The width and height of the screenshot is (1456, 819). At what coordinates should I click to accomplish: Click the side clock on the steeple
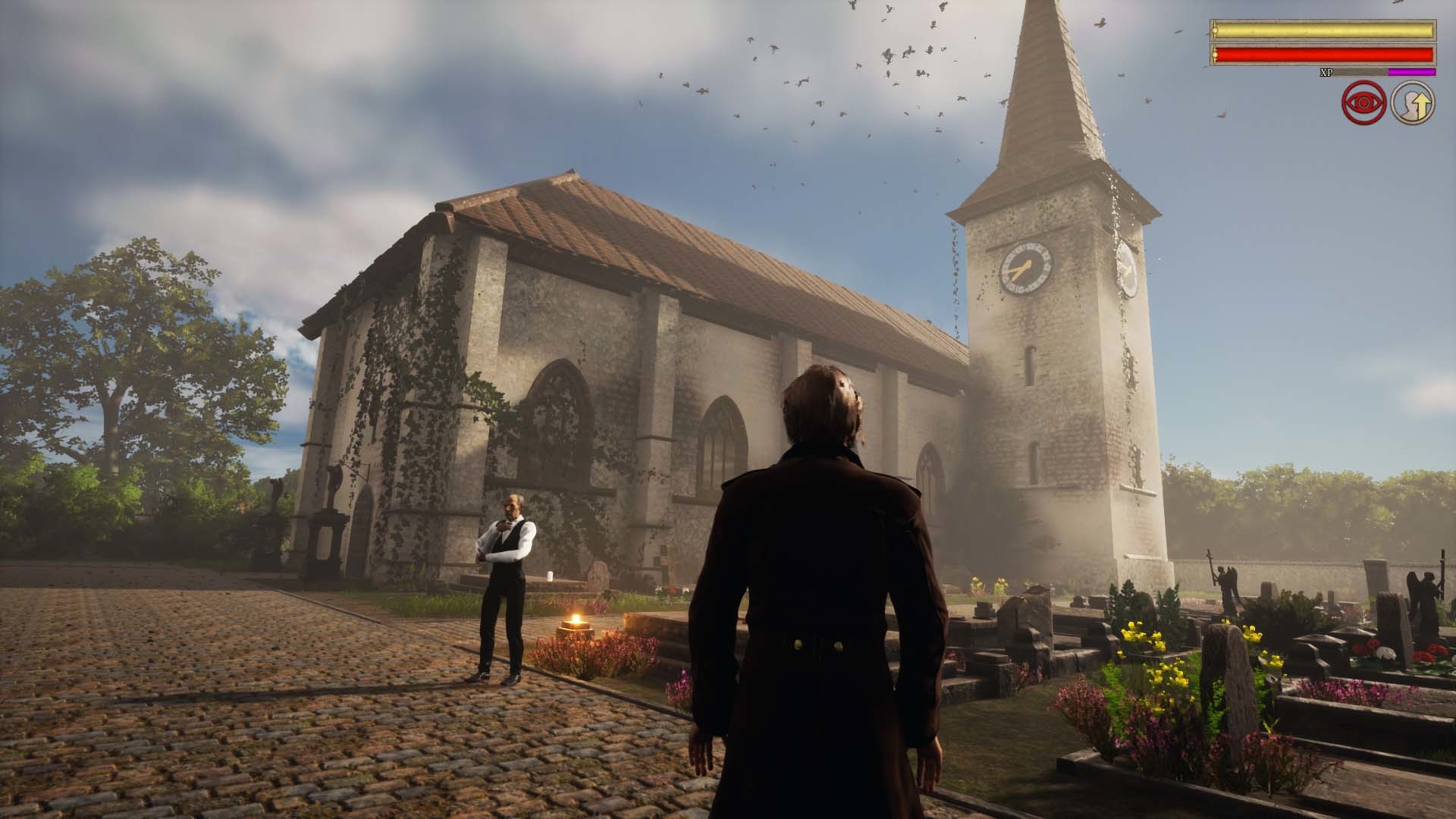(1130, 269)
